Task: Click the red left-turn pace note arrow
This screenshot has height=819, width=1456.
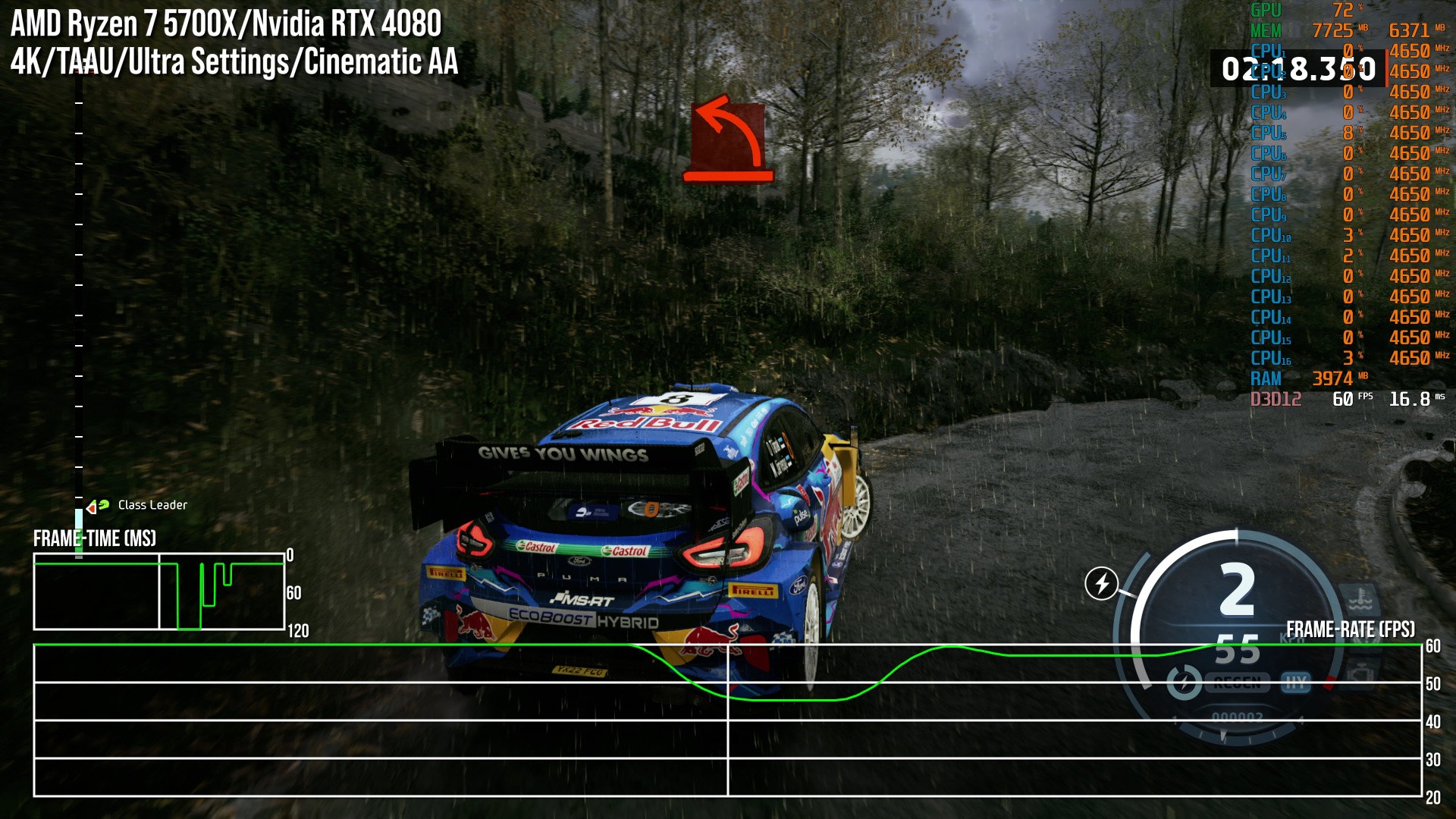Action: [728, 139]
